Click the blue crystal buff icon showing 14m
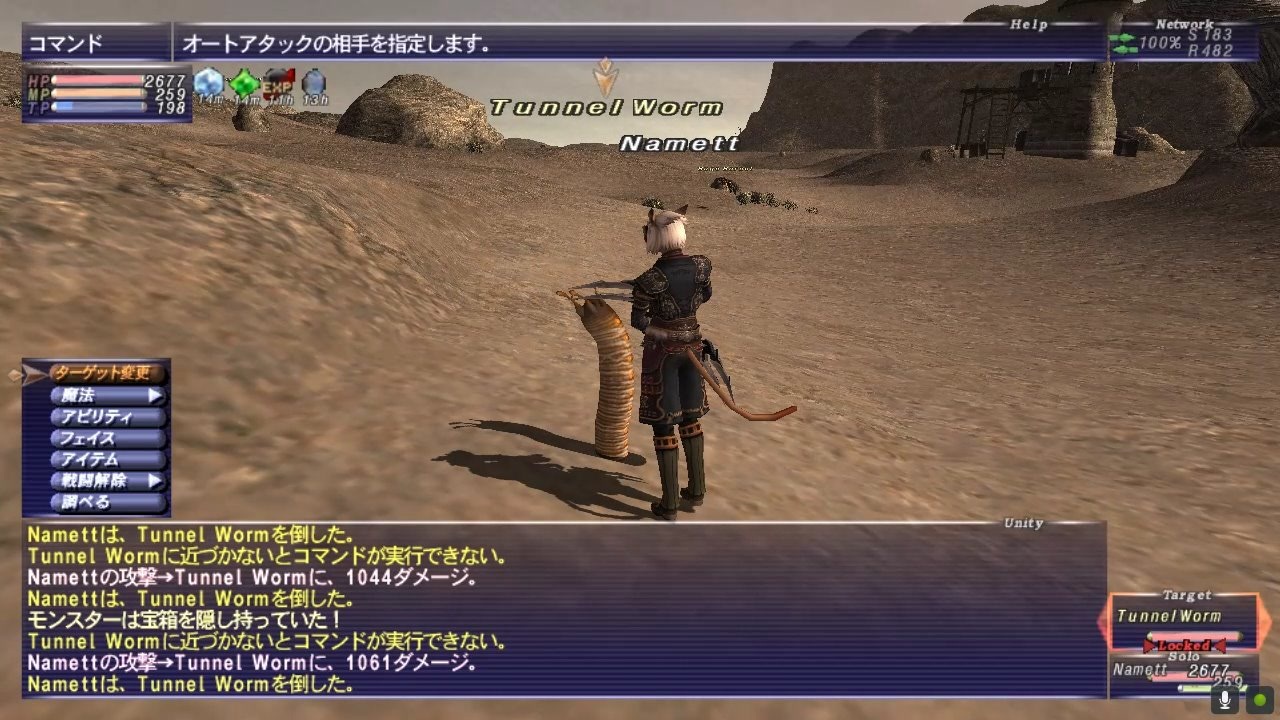Screen dimensions: 1280x720 pos(207,79)
